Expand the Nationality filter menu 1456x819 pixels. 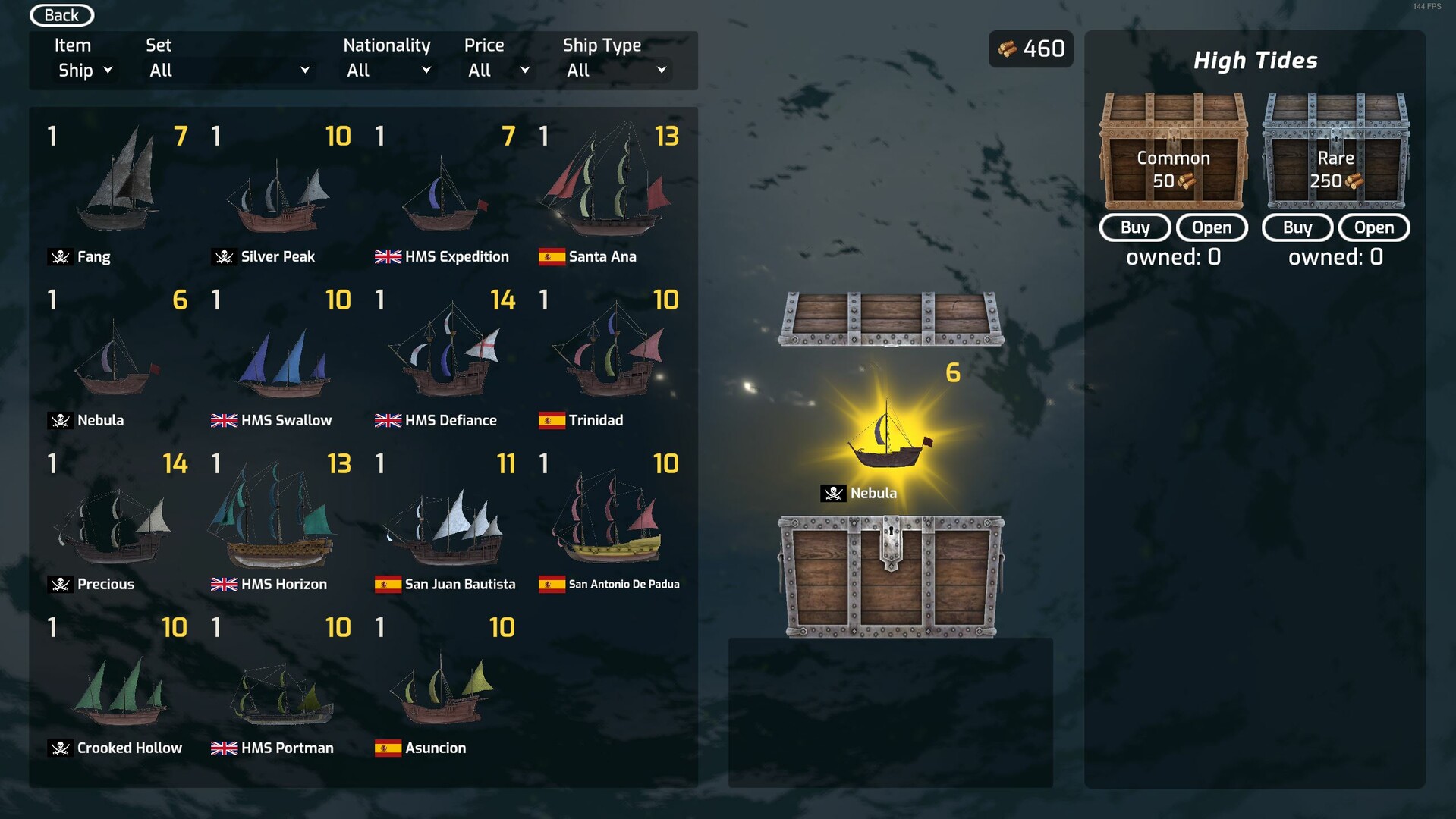[388, 70]
